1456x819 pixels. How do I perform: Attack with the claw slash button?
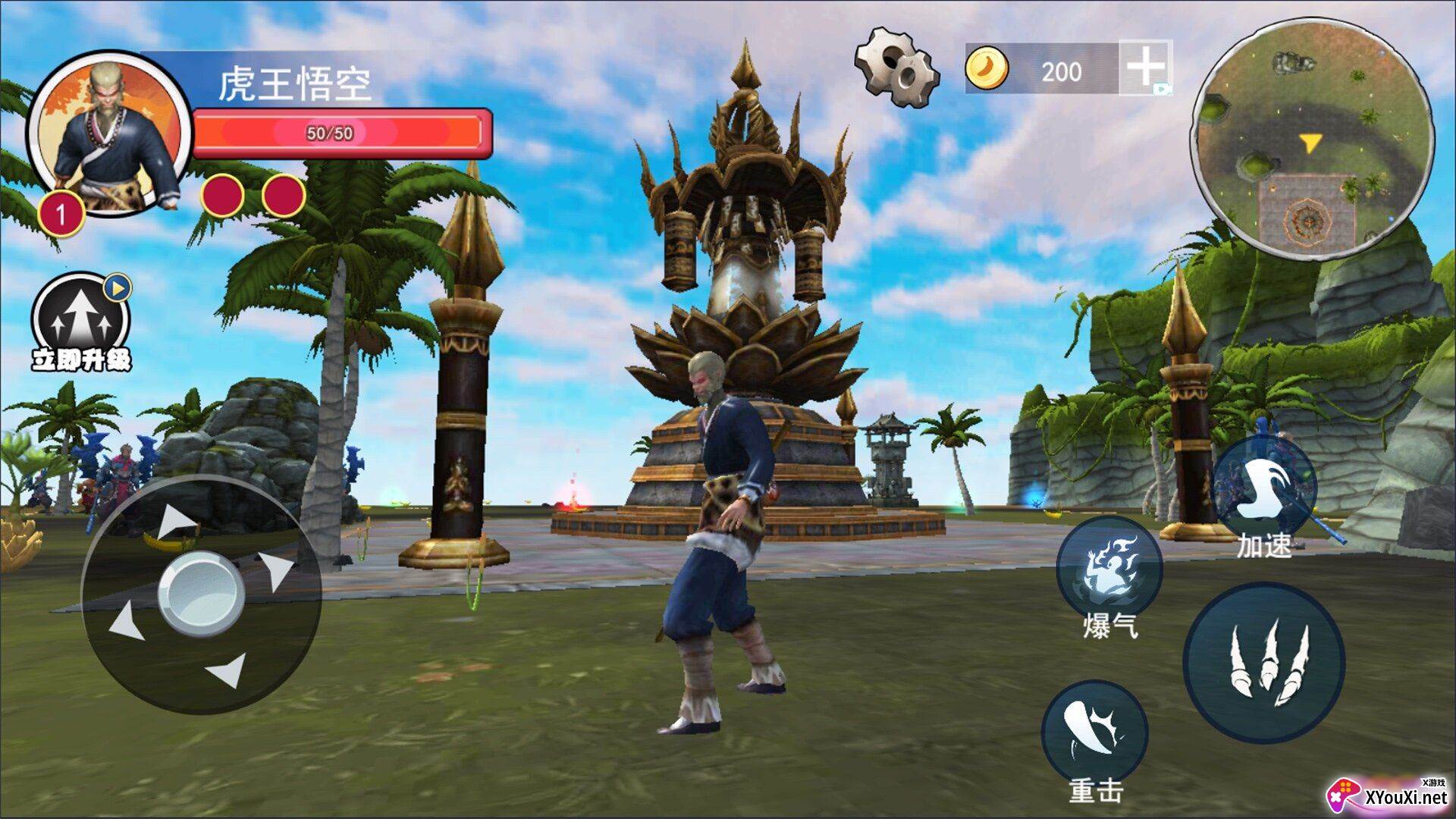(x=1264, y=662)
